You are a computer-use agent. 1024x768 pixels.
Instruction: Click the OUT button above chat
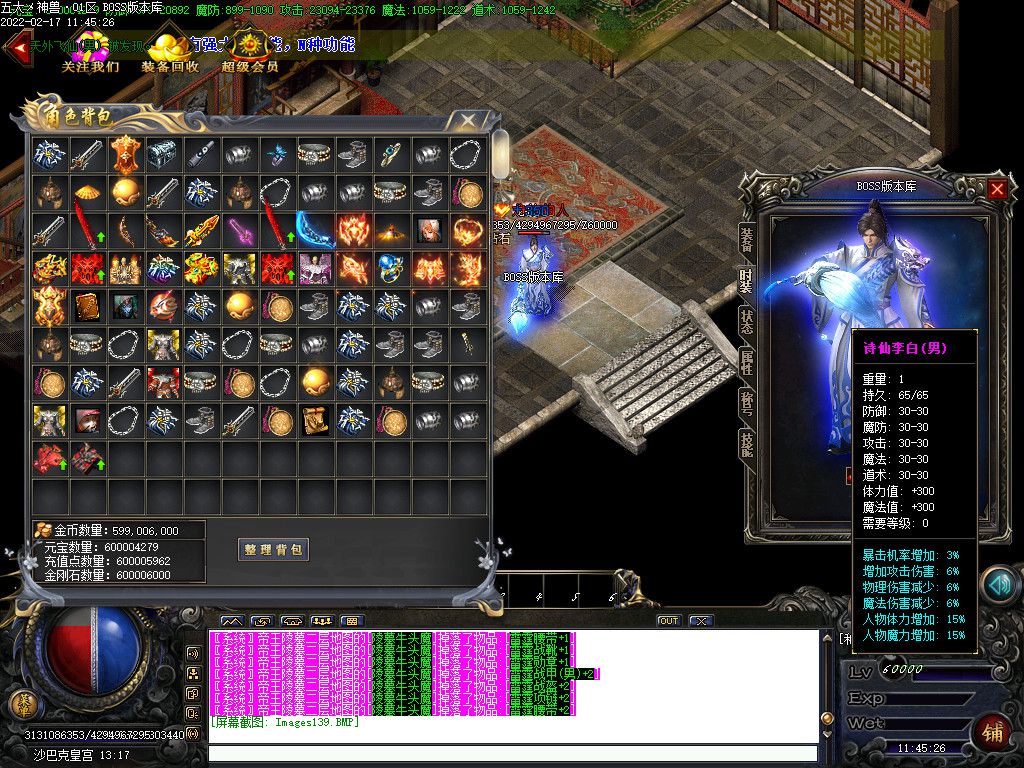(668, 621)
